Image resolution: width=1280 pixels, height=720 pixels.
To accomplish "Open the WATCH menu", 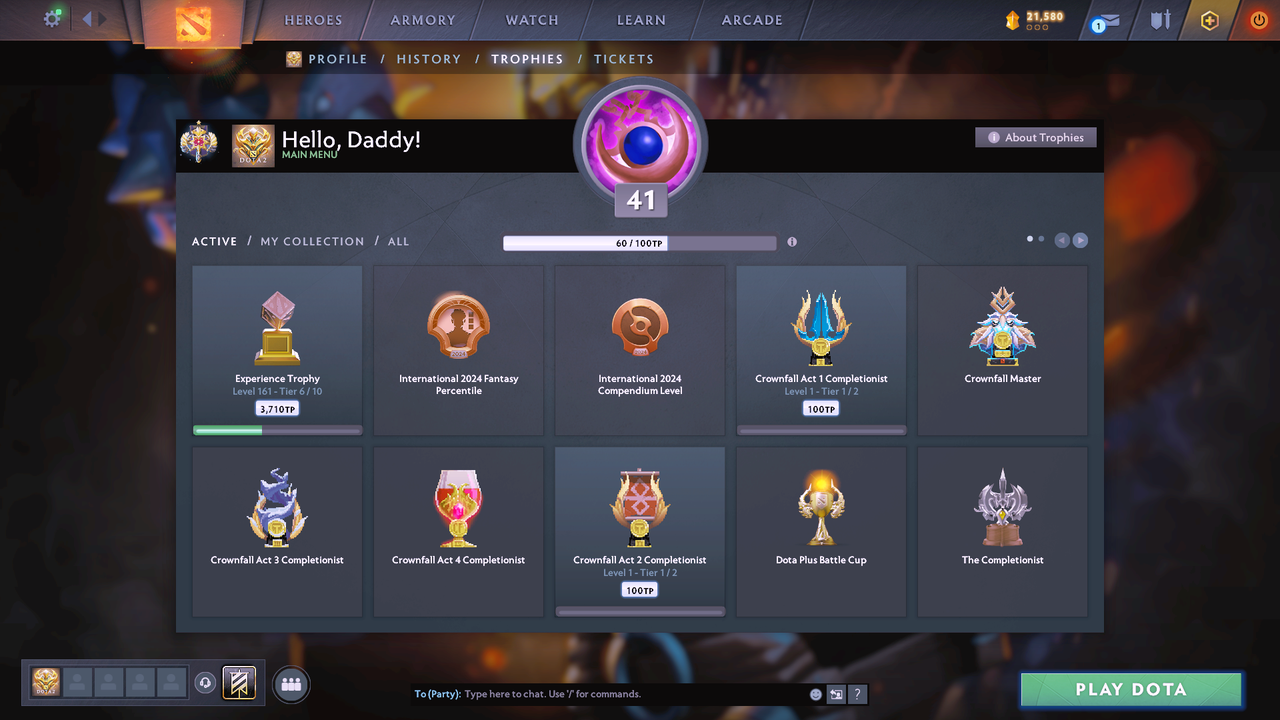I will 531,19.
